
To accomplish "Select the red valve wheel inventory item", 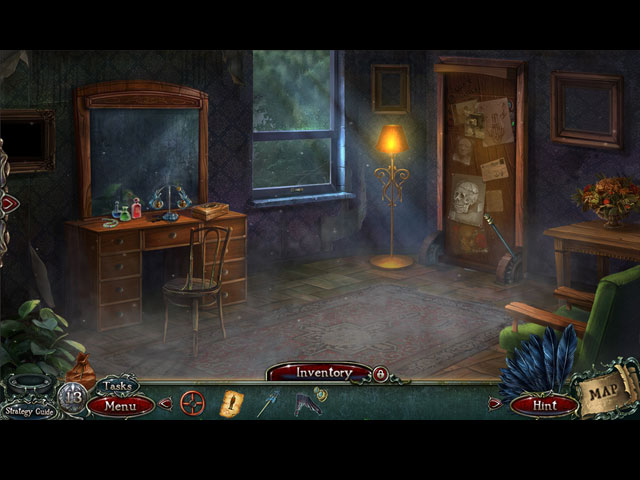I will click(193, 403).
